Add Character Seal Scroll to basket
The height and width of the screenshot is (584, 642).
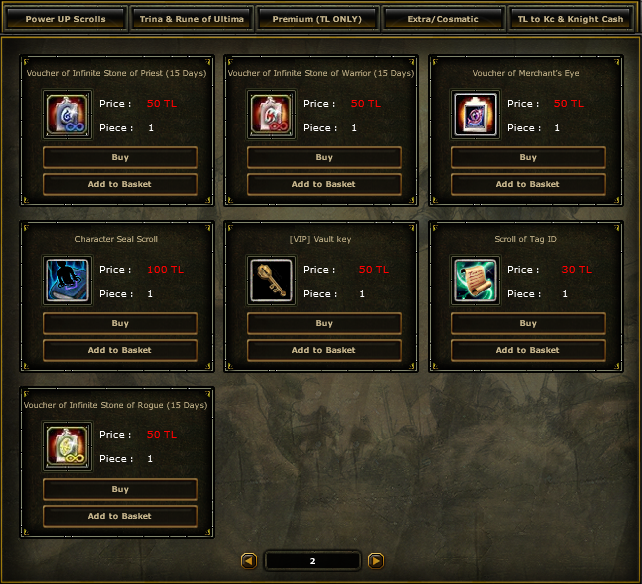(120, 350)
